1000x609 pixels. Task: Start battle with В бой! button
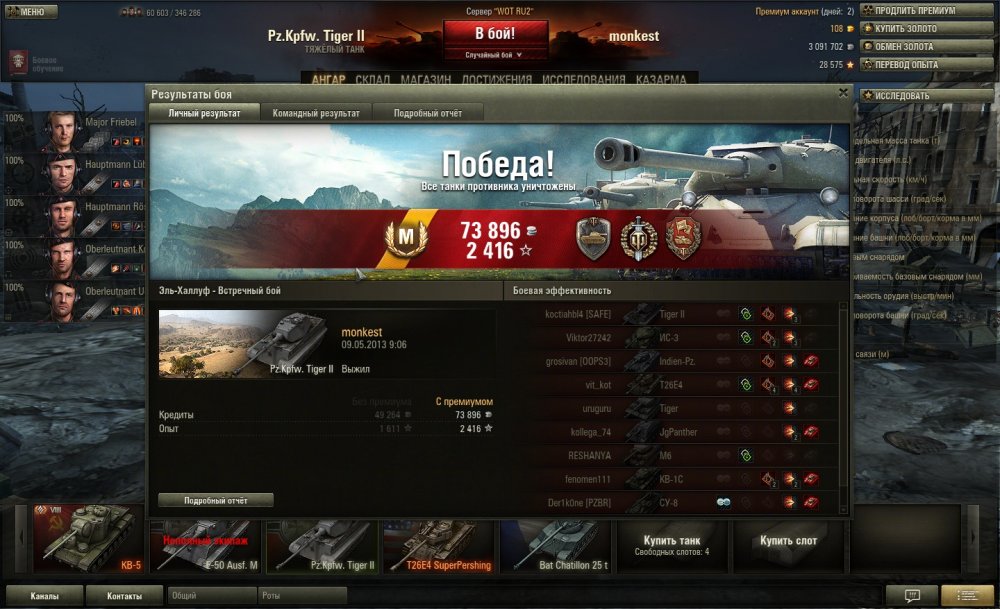point(496,33)
